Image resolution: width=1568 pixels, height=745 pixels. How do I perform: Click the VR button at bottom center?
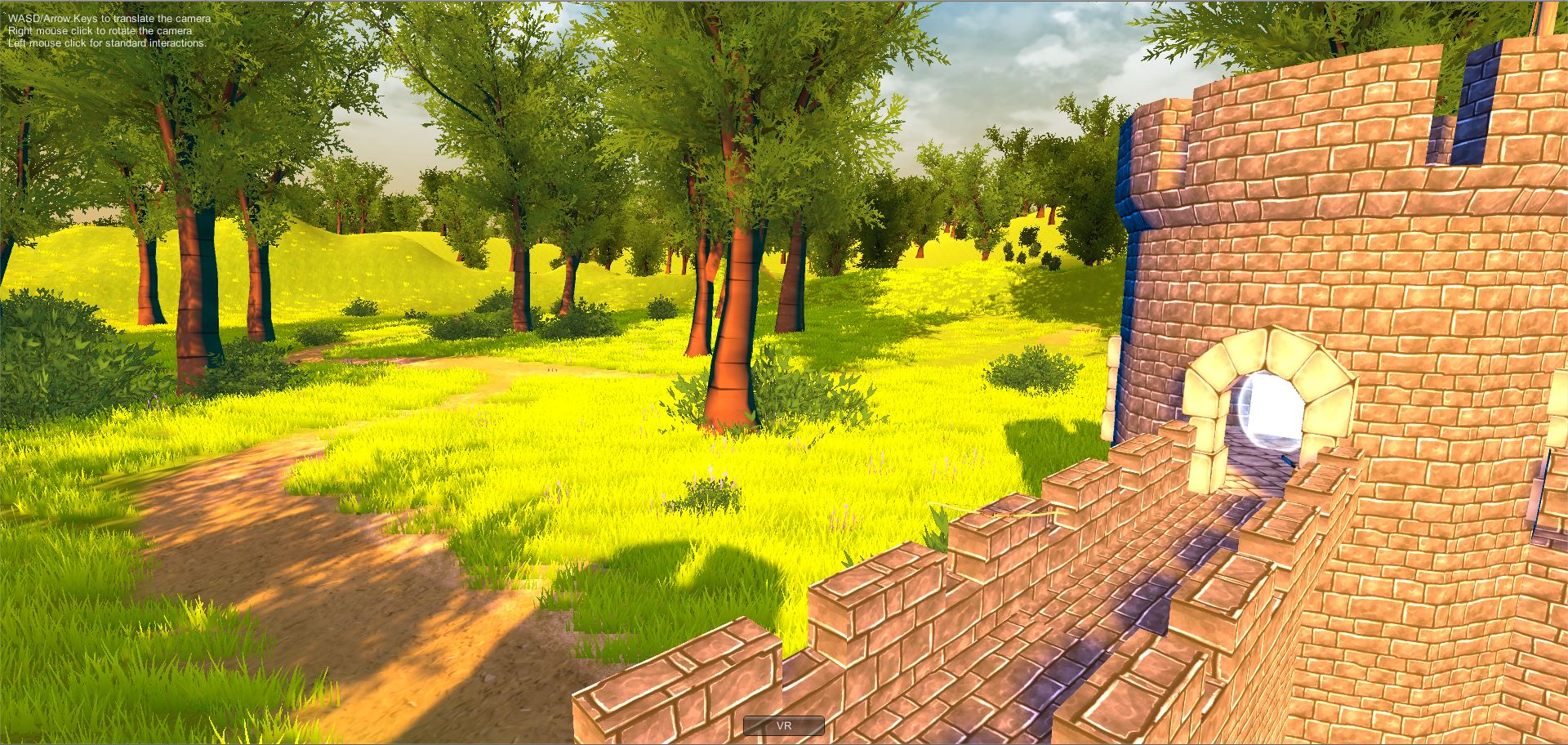(x=783, y=725)
